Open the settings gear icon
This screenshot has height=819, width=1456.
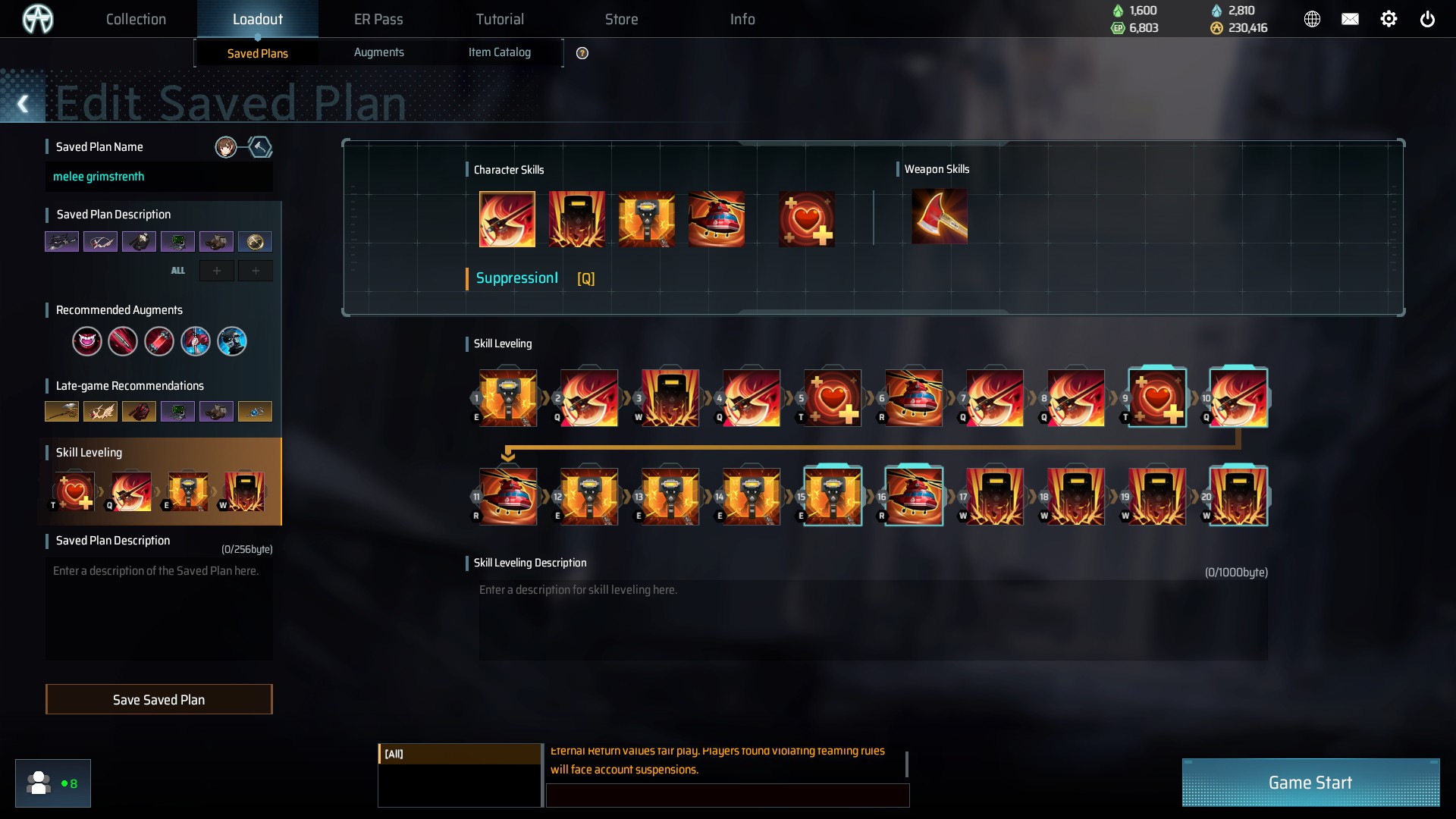tap(1389, 19)
